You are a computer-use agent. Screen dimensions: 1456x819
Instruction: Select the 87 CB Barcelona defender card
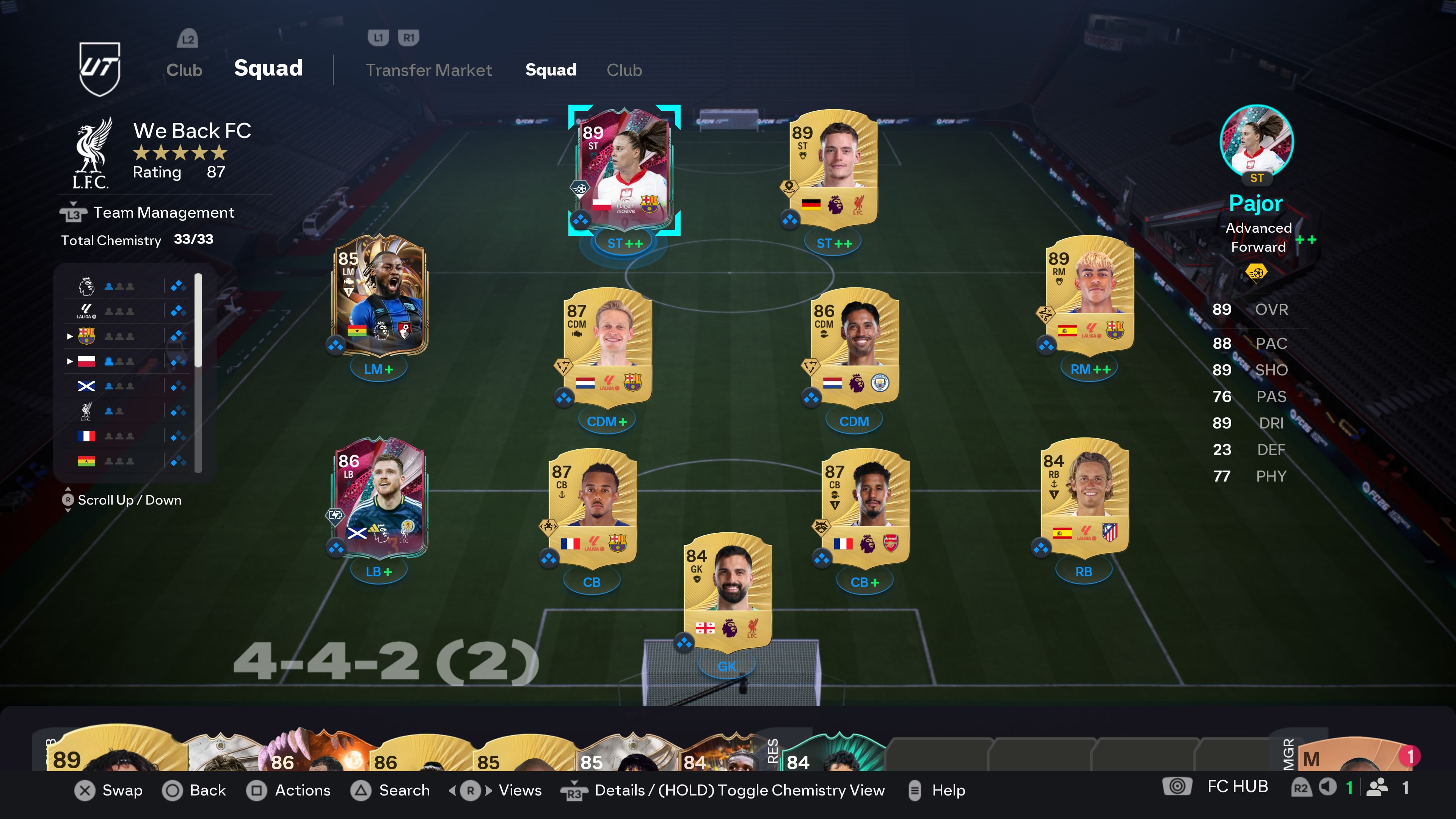pyautogui.click(x=592, y=507)
